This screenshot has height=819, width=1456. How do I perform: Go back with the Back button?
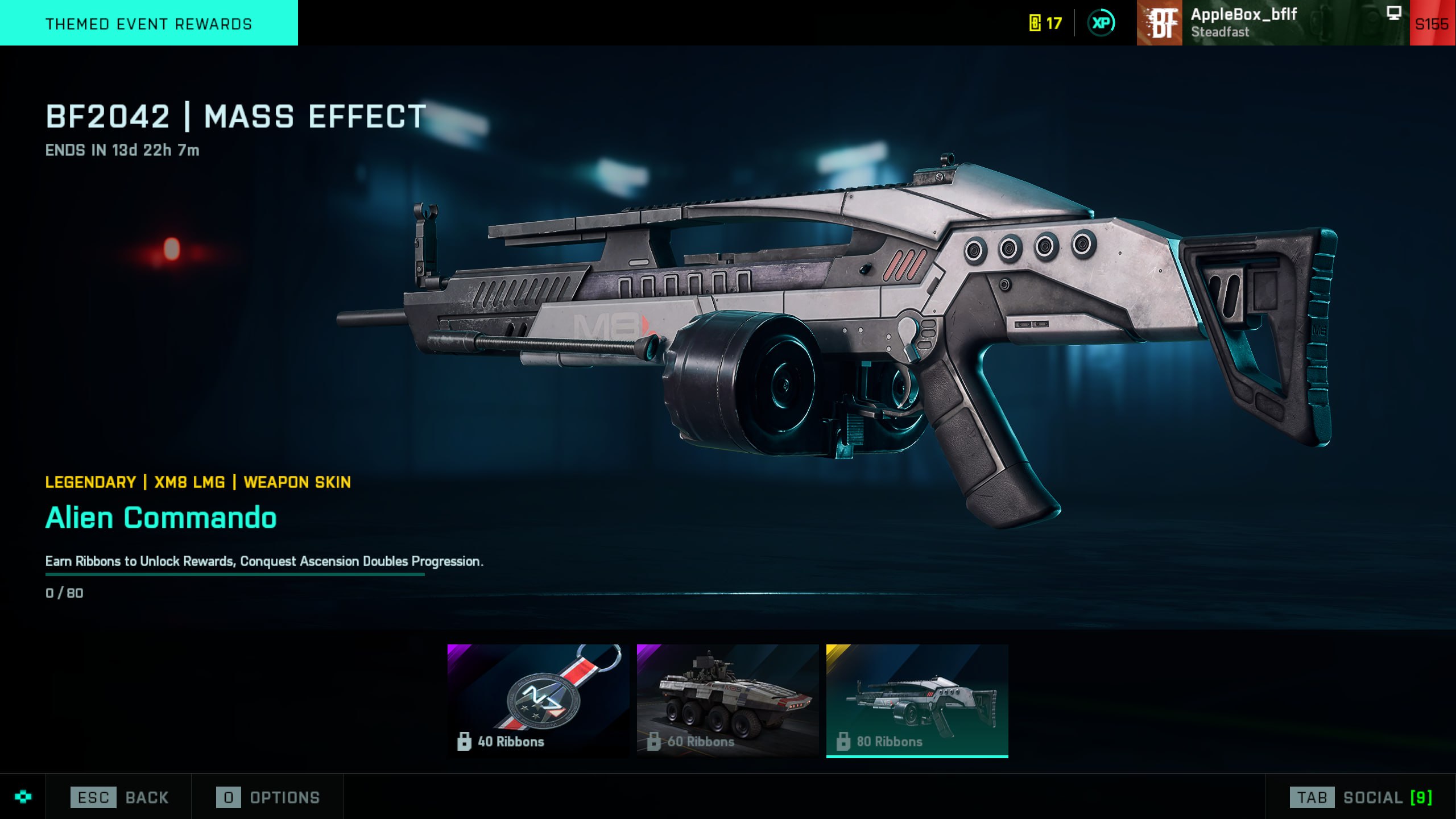pos(119,797)
